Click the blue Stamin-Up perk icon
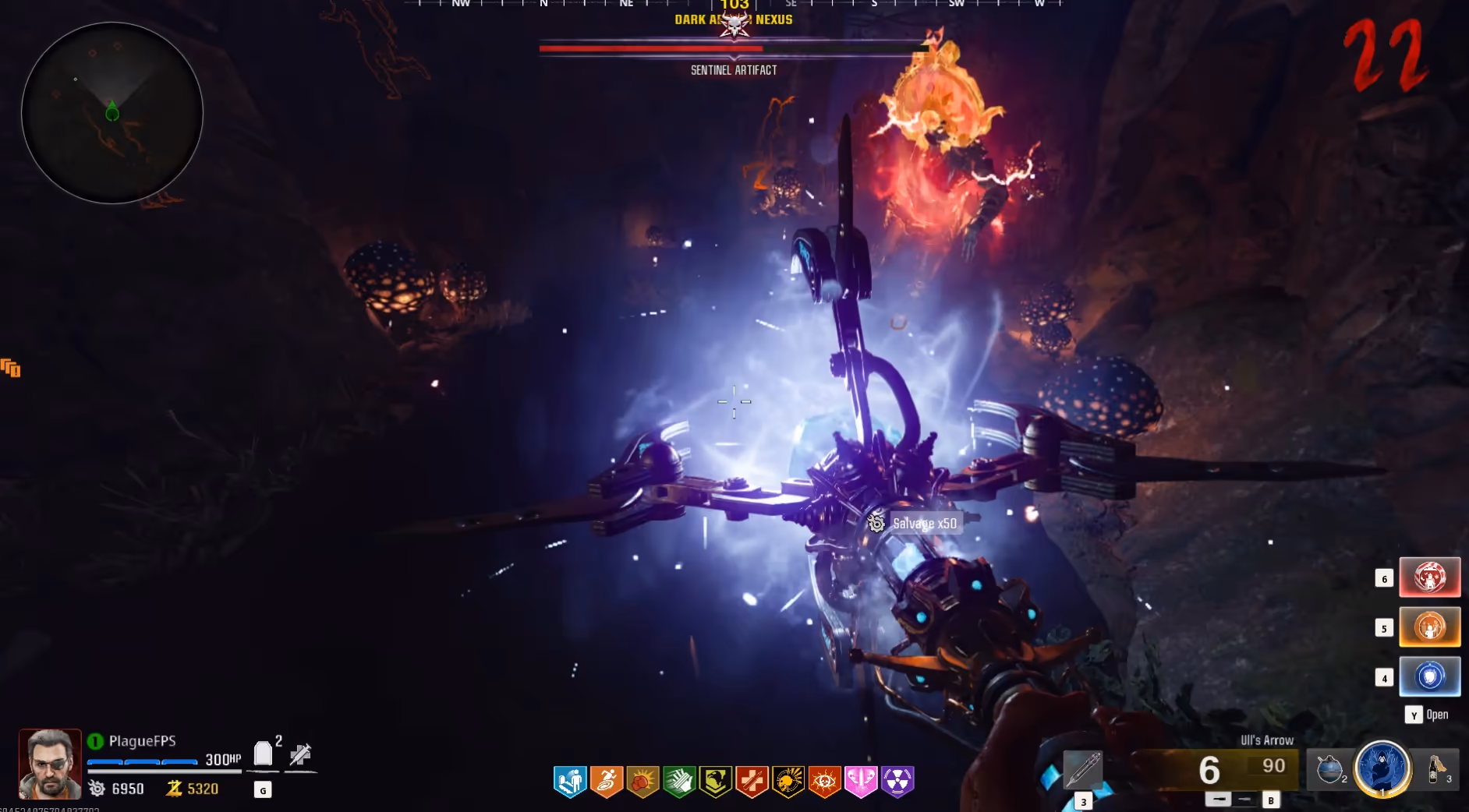This screenshot has height=812, width=1469. [570, 781]
